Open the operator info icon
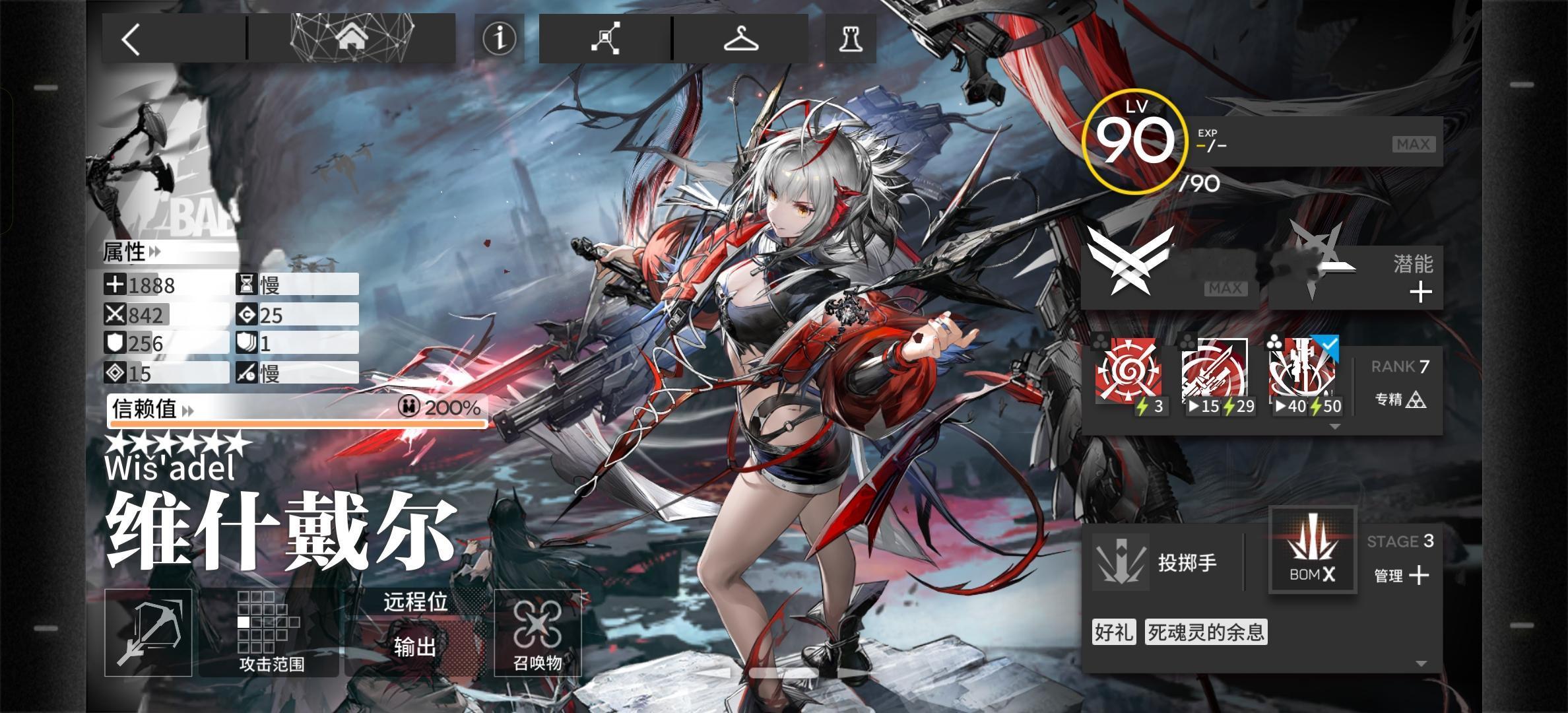This screenshot has height=713, width=1568. [x=499, y=38]
